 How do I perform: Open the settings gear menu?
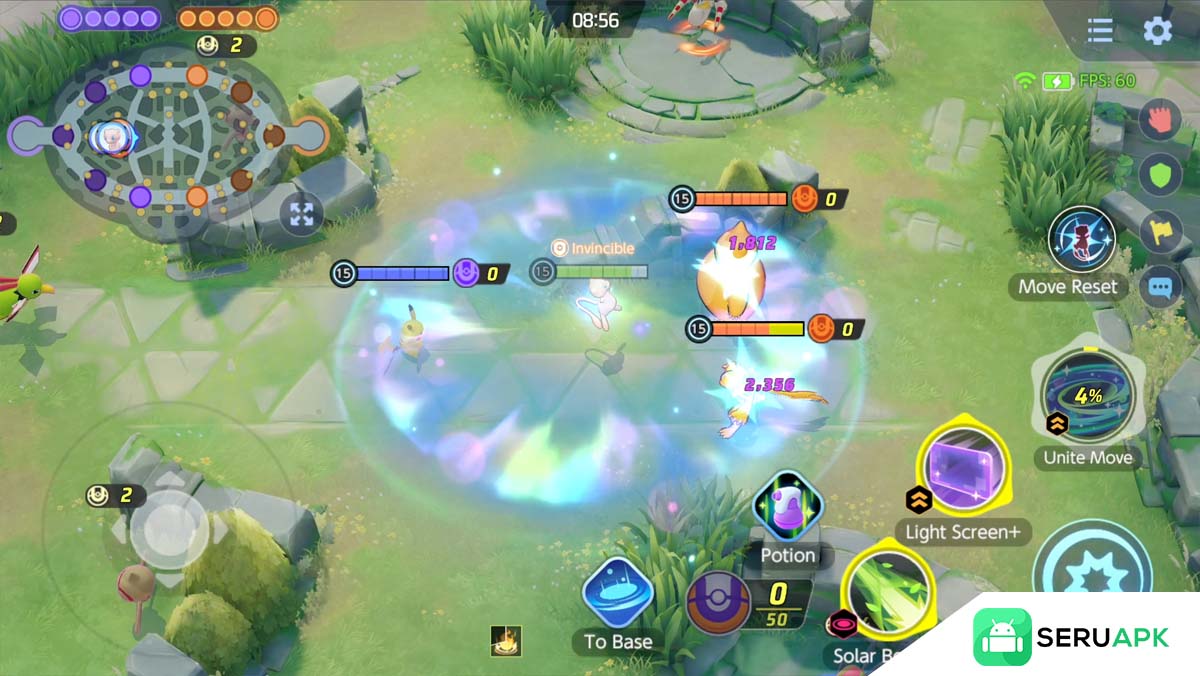[1157, 30]
